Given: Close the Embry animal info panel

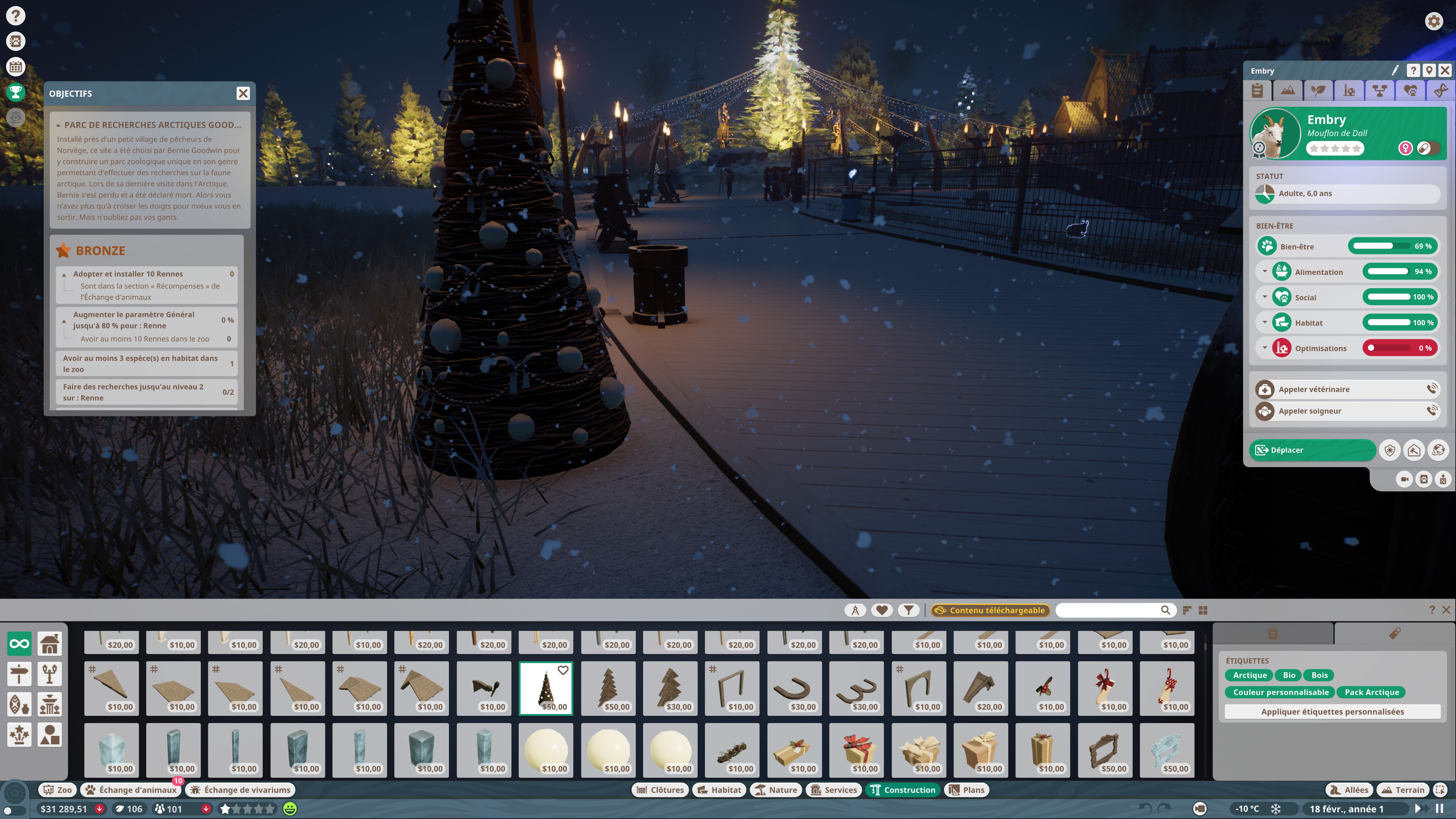Looking at the screenshot, I should coord(1445,70).
